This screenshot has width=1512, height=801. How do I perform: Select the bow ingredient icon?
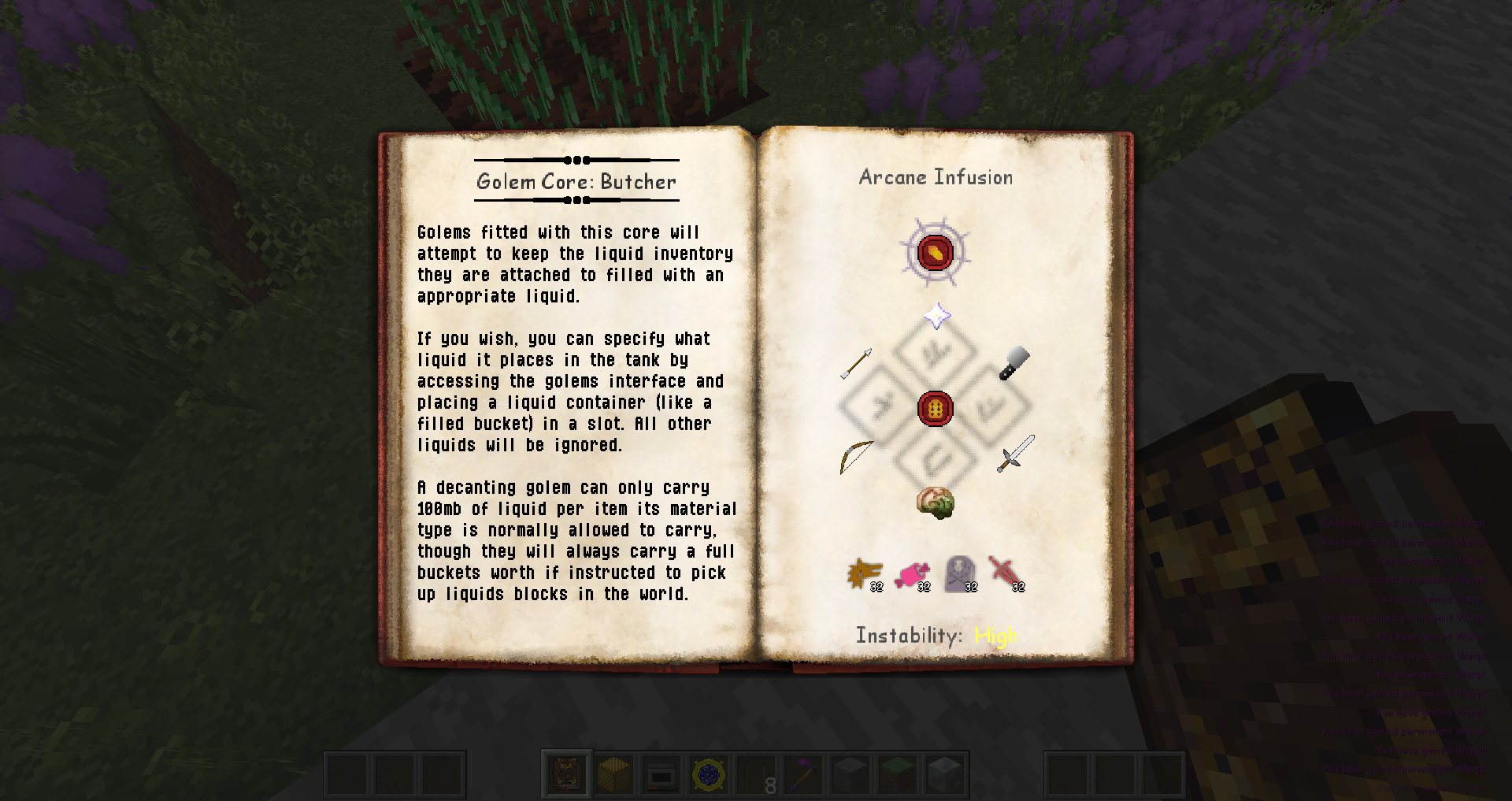coord(857,456)
